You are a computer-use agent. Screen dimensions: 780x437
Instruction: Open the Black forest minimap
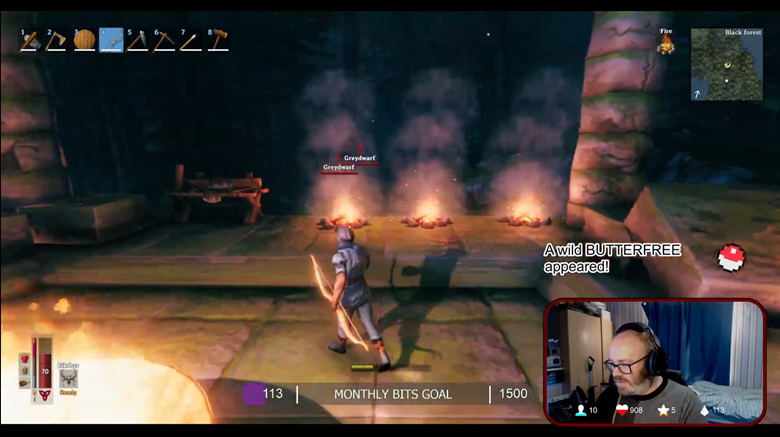coord(726,64)
